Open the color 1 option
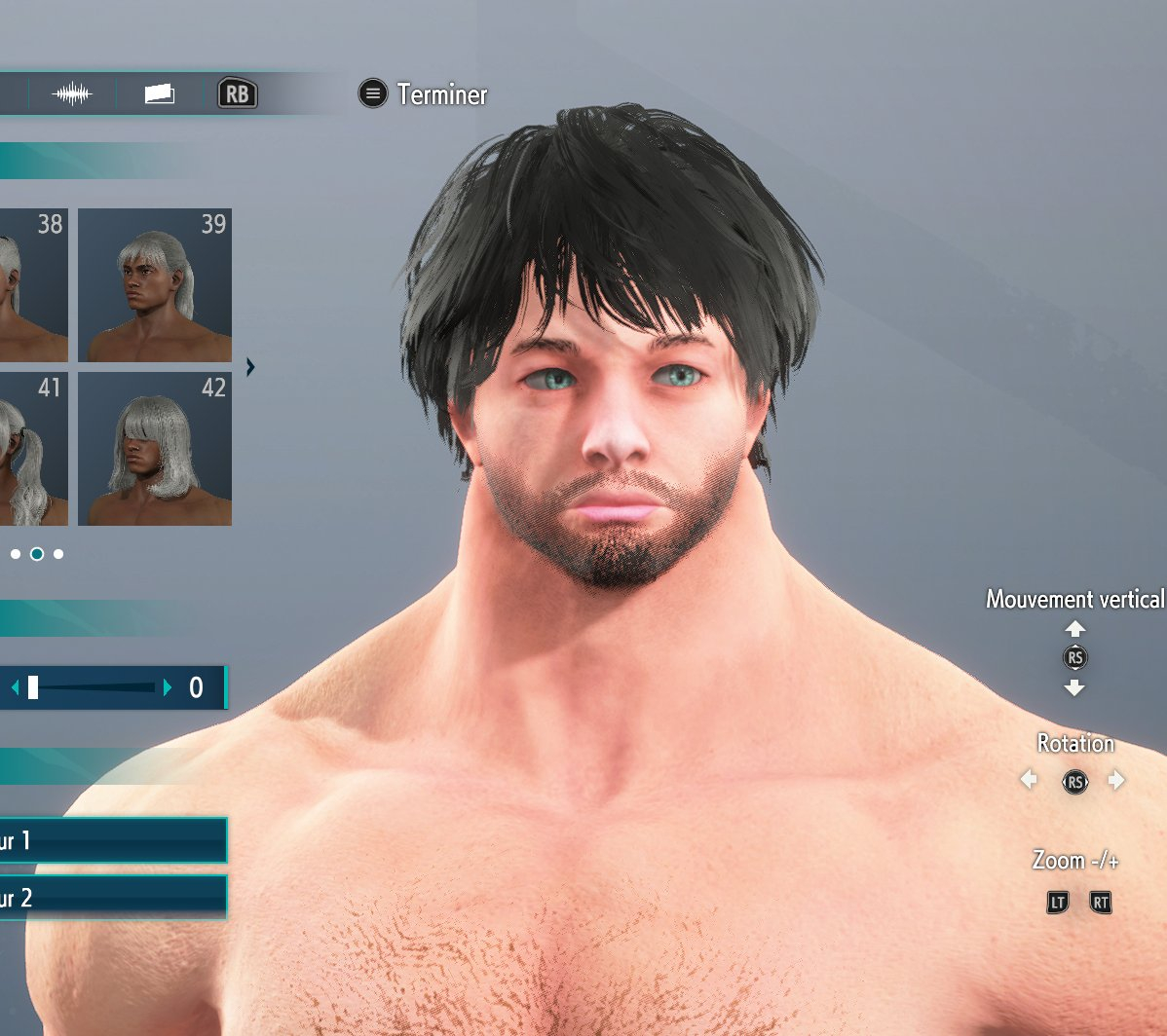The image size is (1167, 1036). pos(112,840)
